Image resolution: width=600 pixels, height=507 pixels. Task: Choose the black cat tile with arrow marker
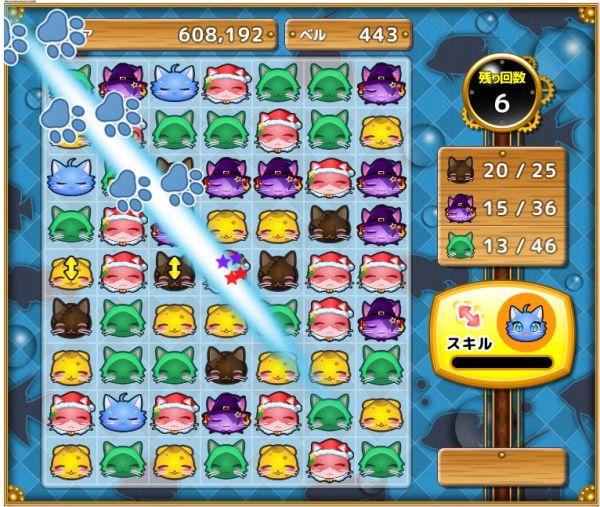click(x=174, y=269)
